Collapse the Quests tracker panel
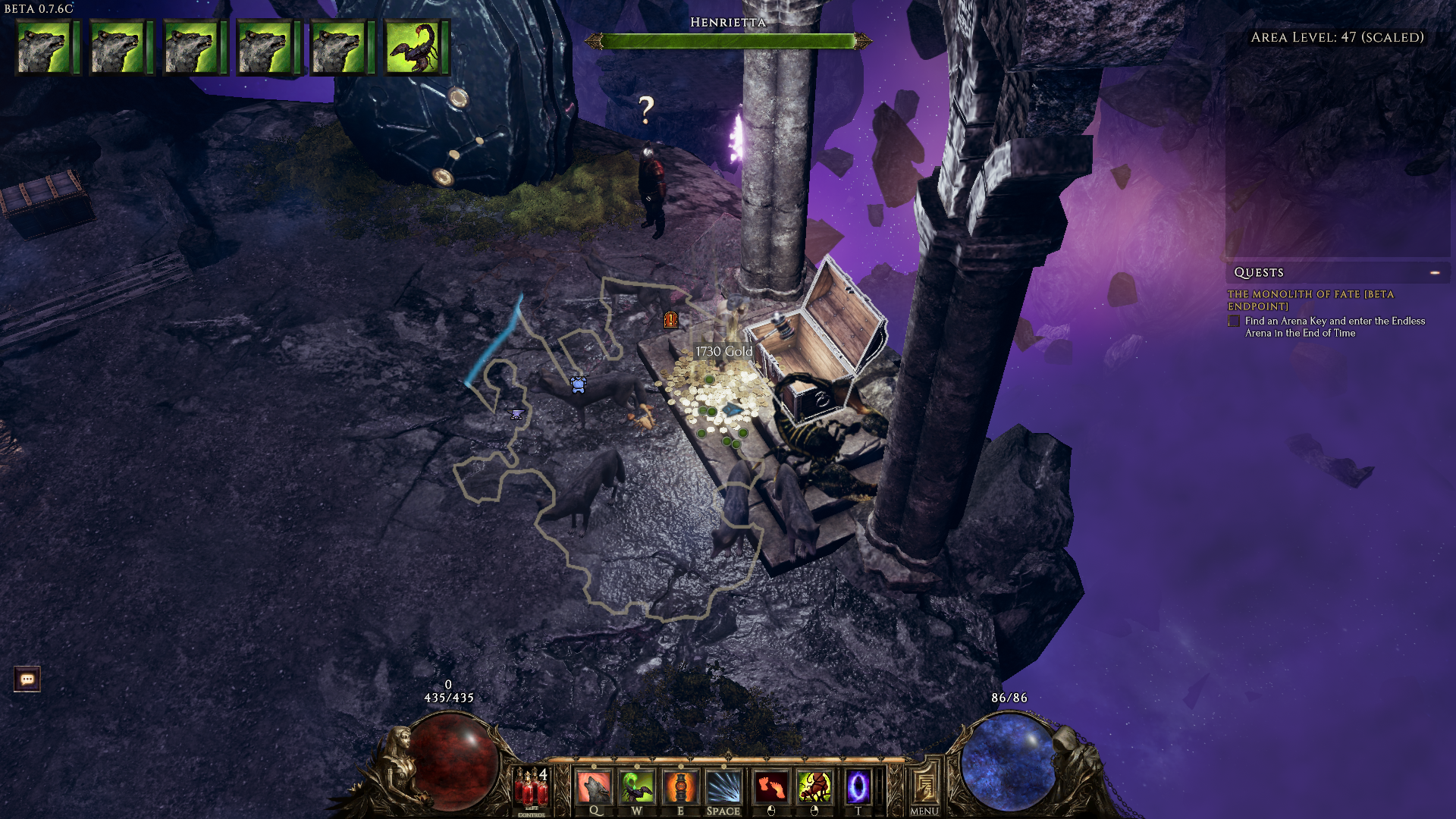The width and height of the screenshot is (1456, 819). (x=1435, y=272)
